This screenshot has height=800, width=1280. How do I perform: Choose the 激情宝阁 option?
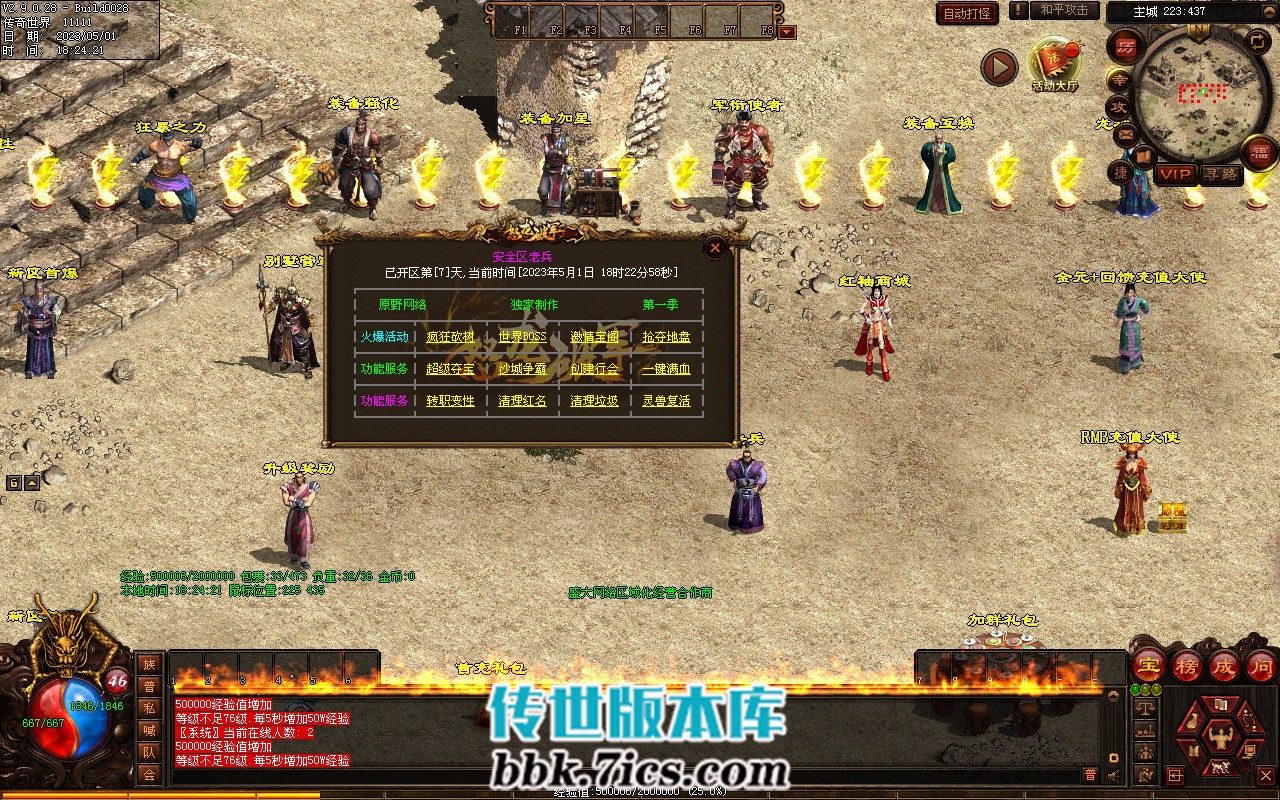click(x=594, y=337)
